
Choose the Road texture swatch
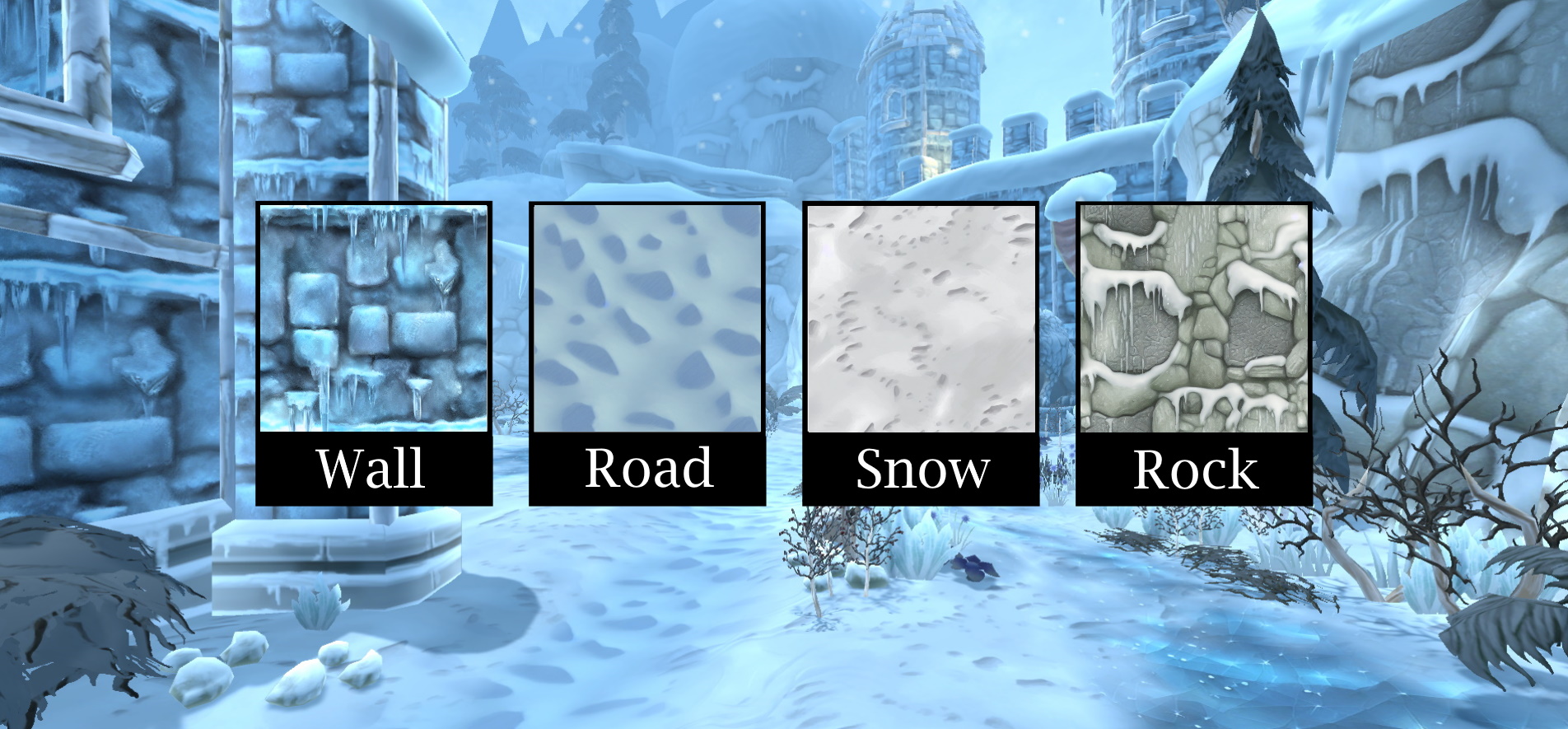[647, 319]
